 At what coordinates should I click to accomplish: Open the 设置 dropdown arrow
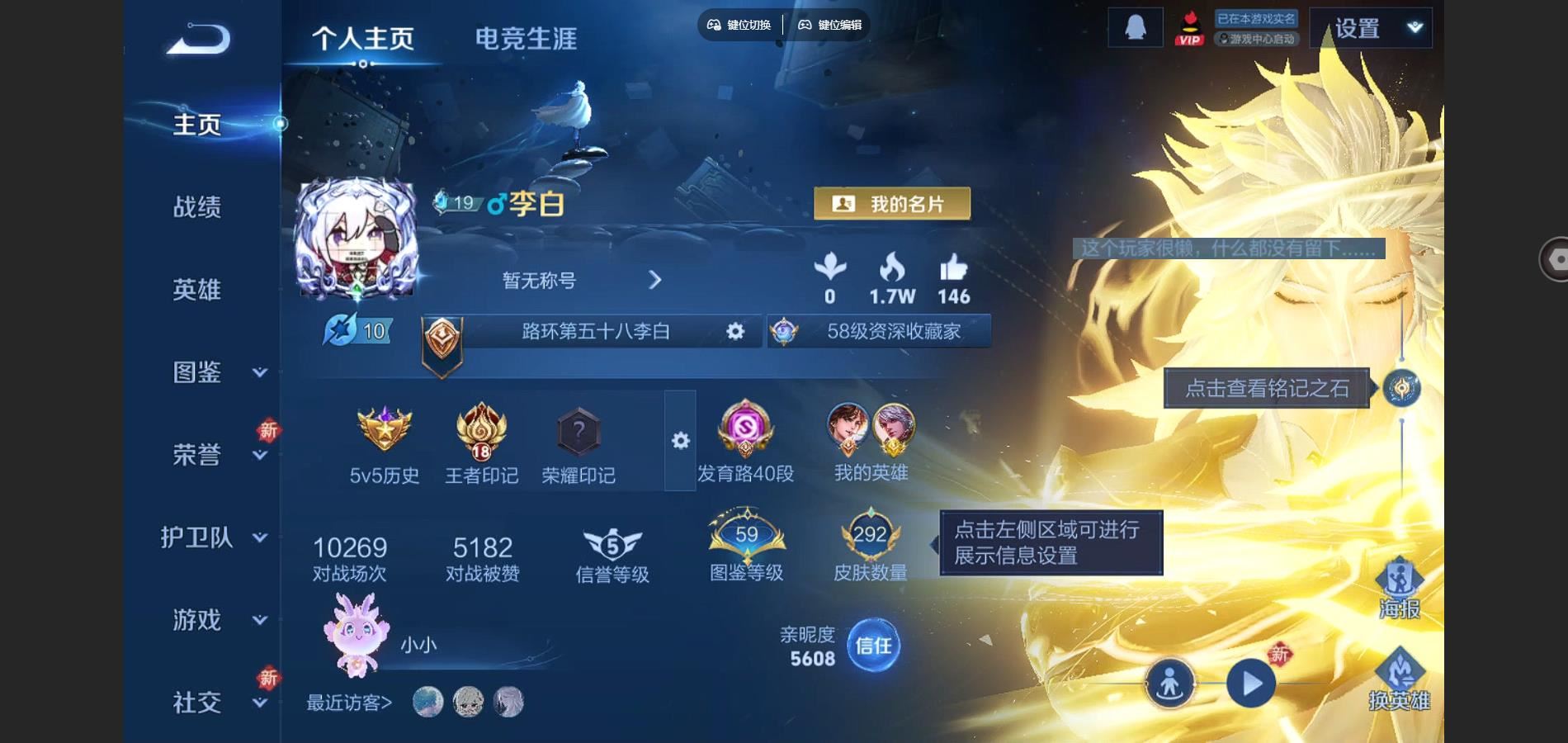(x=1413, y=26)
